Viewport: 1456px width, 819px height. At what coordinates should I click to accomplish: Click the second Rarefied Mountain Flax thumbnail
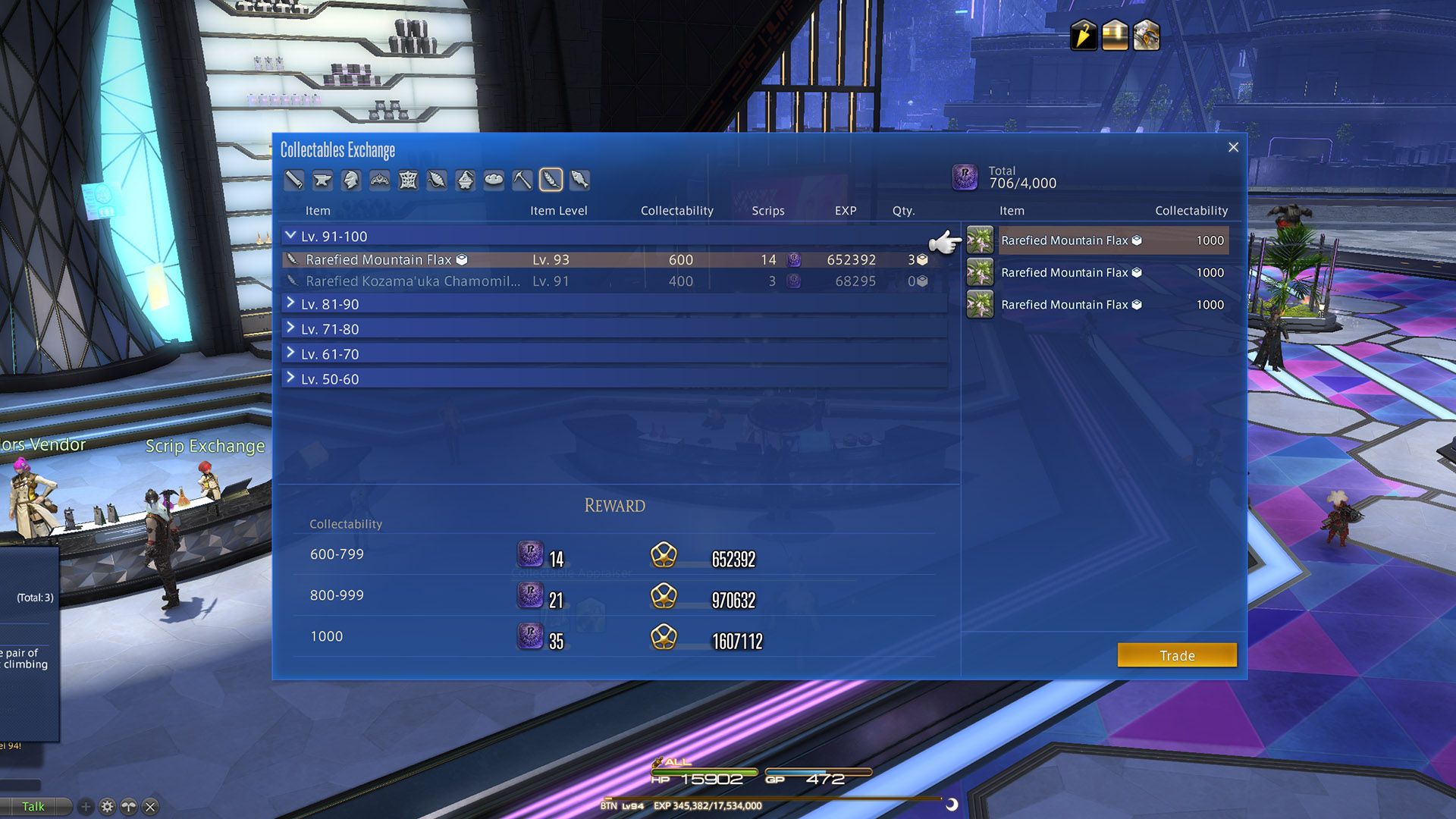981,272
